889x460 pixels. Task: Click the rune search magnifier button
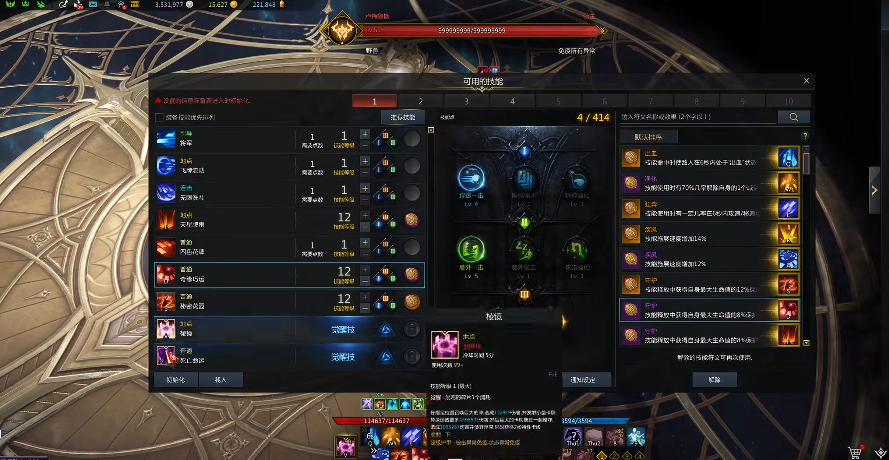pyautogui.click(x=794, y=117)
